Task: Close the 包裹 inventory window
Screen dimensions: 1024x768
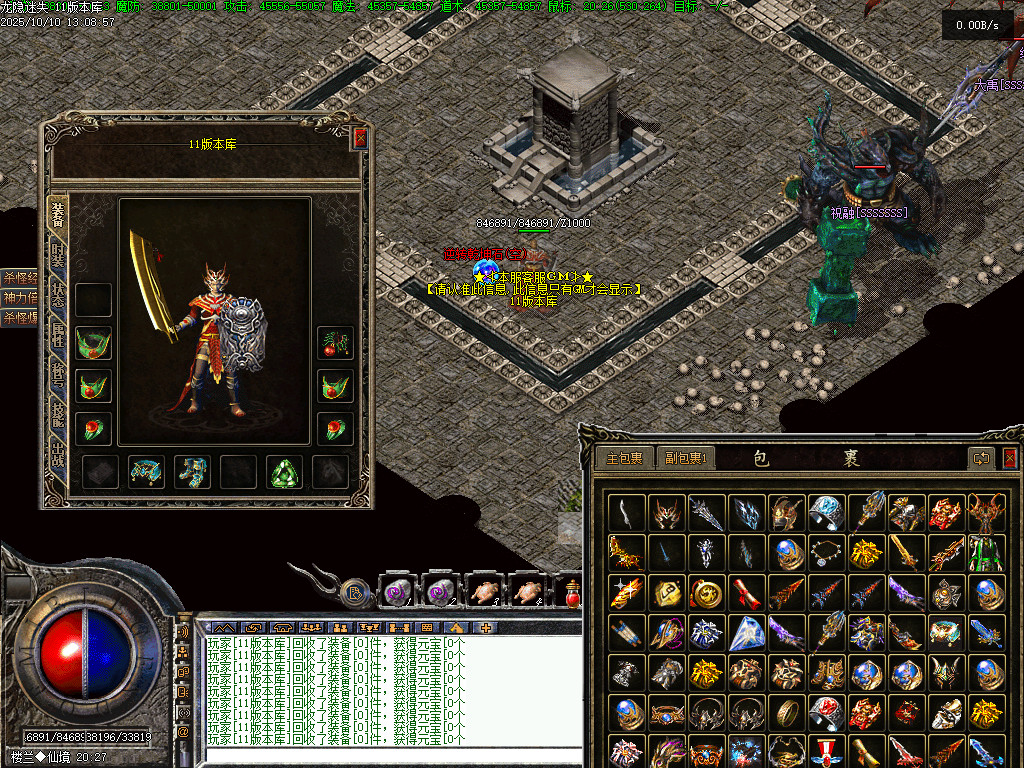Action: pyautogui.click(x=1009, y=458)
